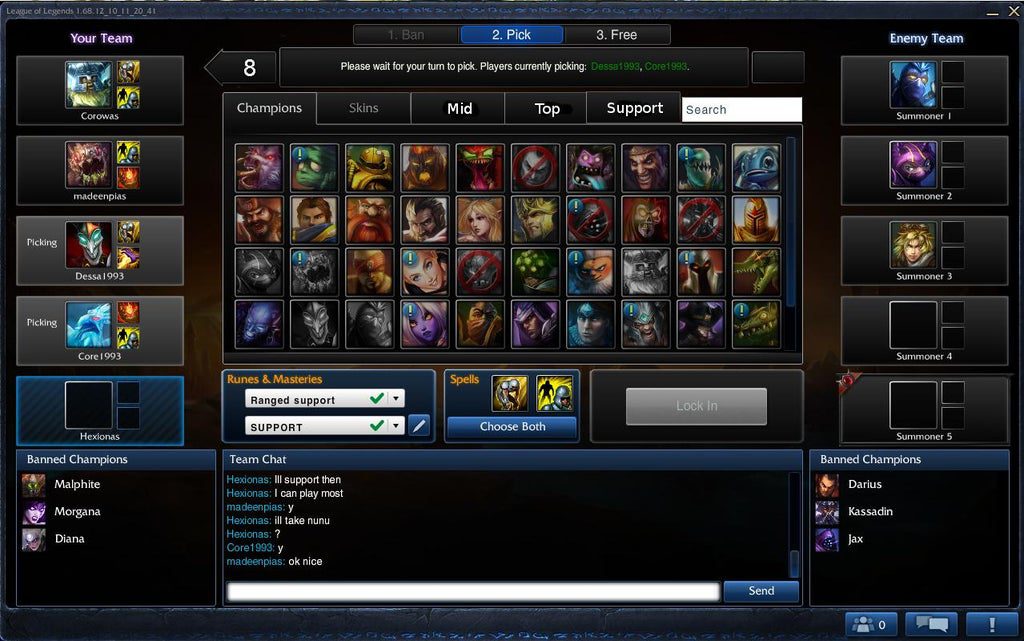This screenshot has width=1024, height=641.
Task: Pick the Blitzcrank champion portrait
Action: pyautogui.click(x=370, y=168)
